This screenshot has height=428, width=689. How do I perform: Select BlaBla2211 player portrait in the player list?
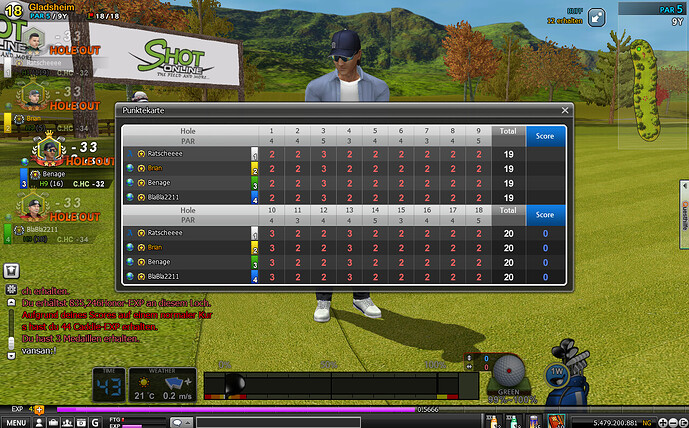[x=31, y=207]
